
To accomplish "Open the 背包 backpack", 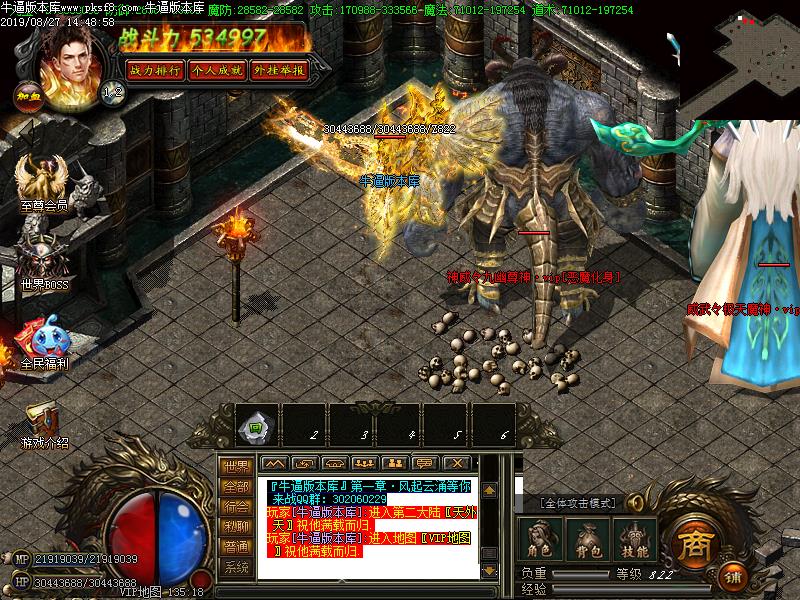I will point(586,540).
